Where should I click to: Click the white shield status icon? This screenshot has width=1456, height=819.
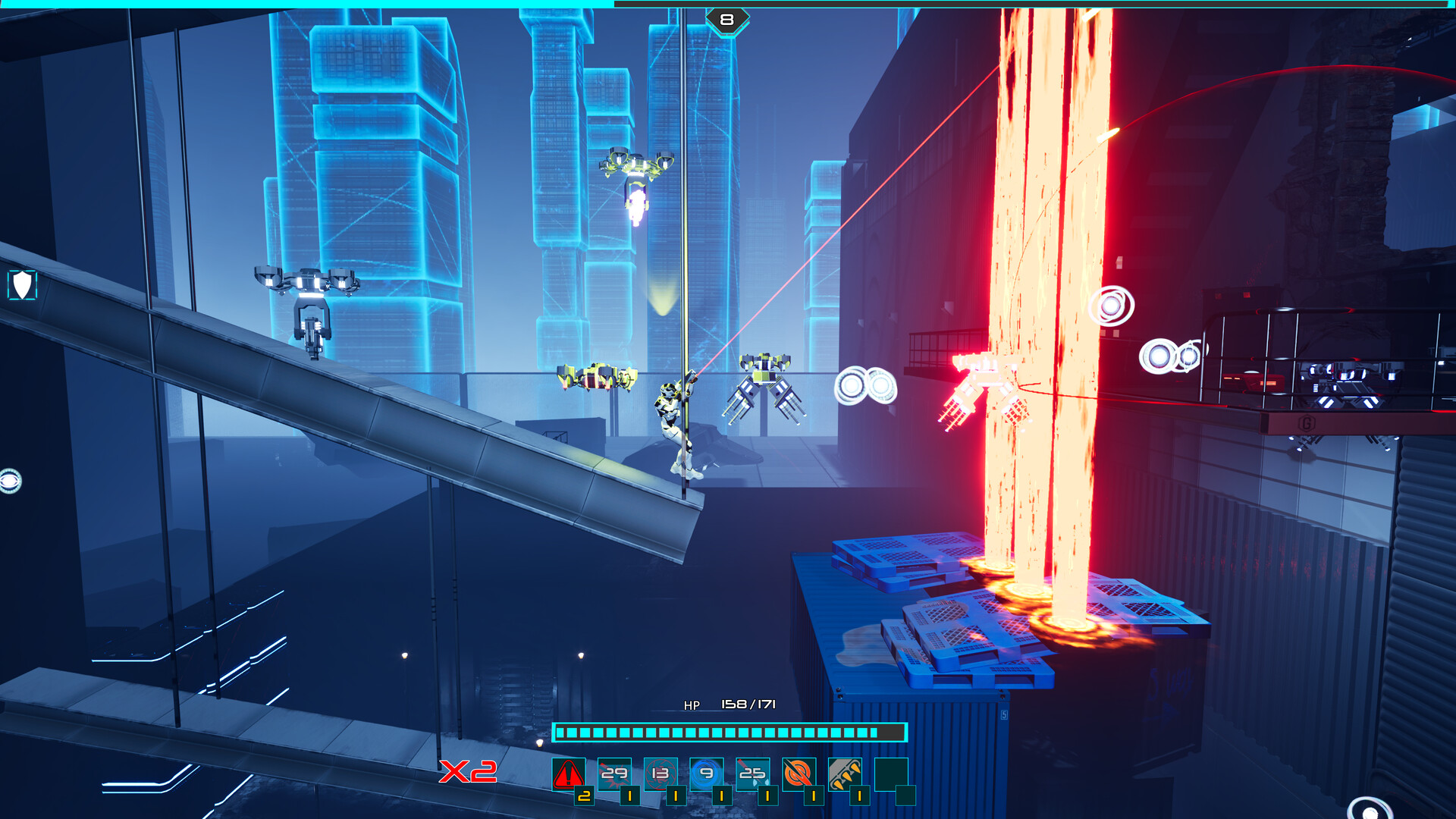[22, 285]
